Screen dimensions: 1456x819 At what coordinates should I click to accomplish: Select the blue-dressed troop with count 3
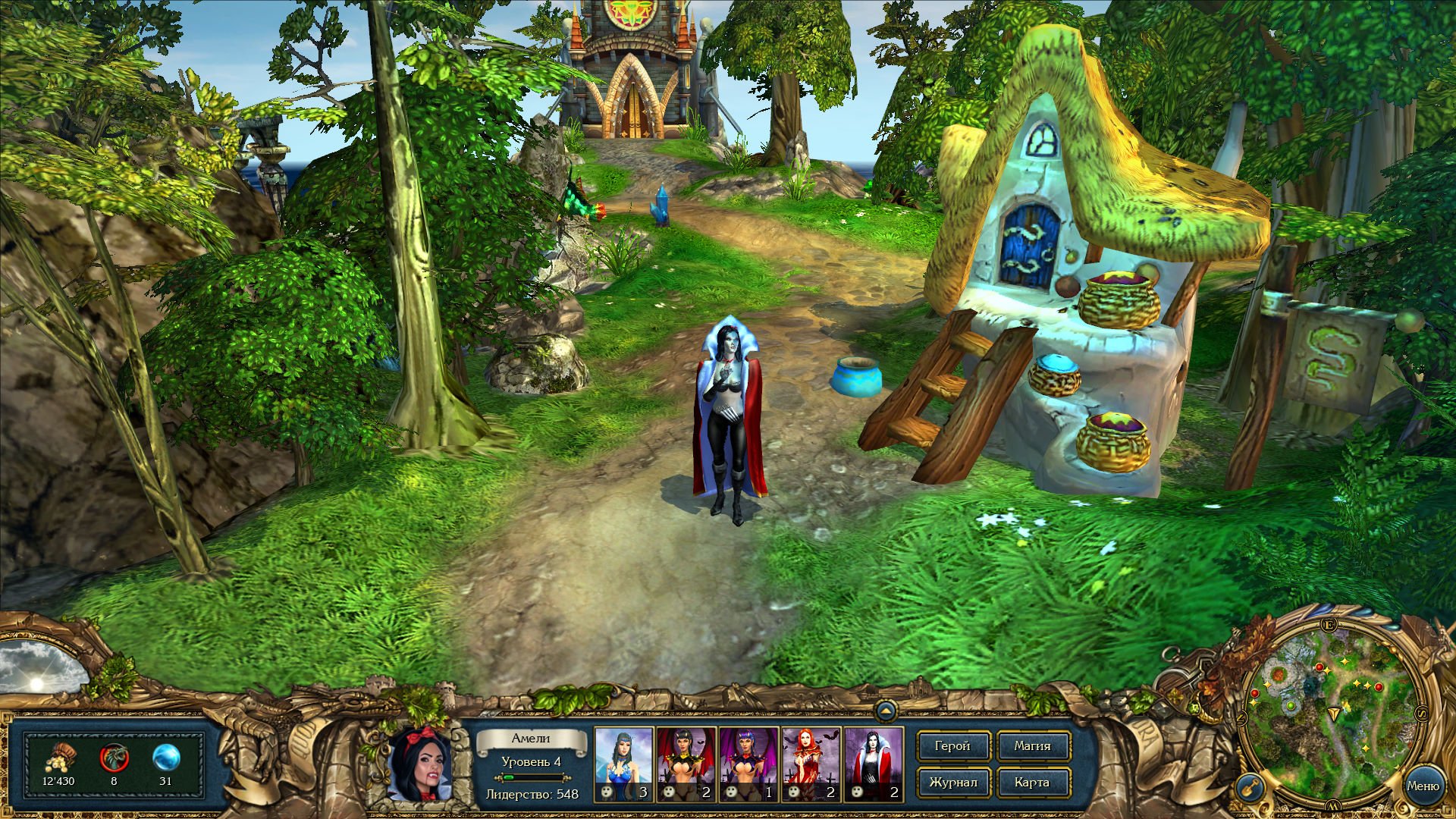[623, 764]
